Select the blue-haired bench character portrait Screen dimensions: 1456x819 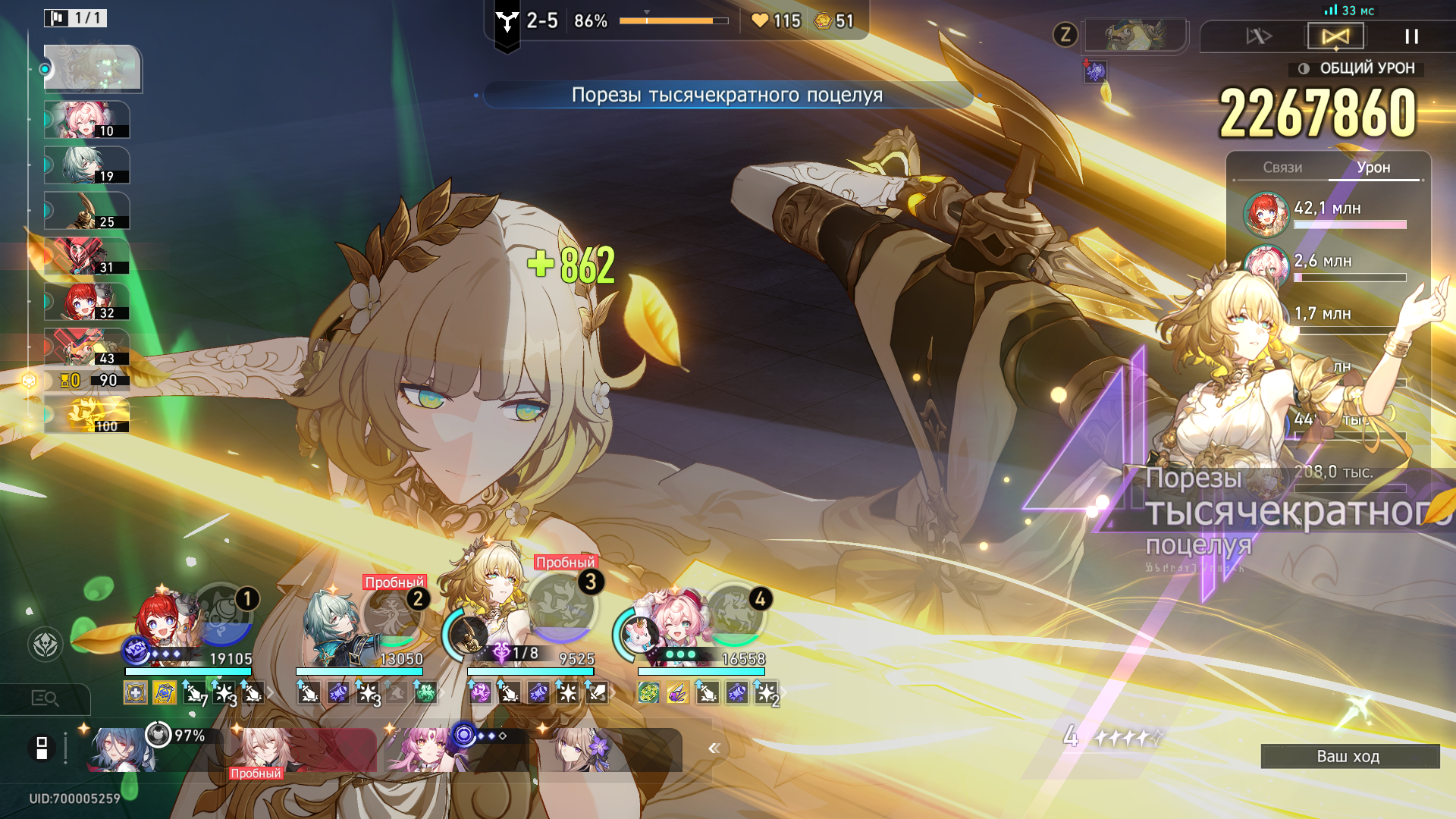(x=121, y=749)
